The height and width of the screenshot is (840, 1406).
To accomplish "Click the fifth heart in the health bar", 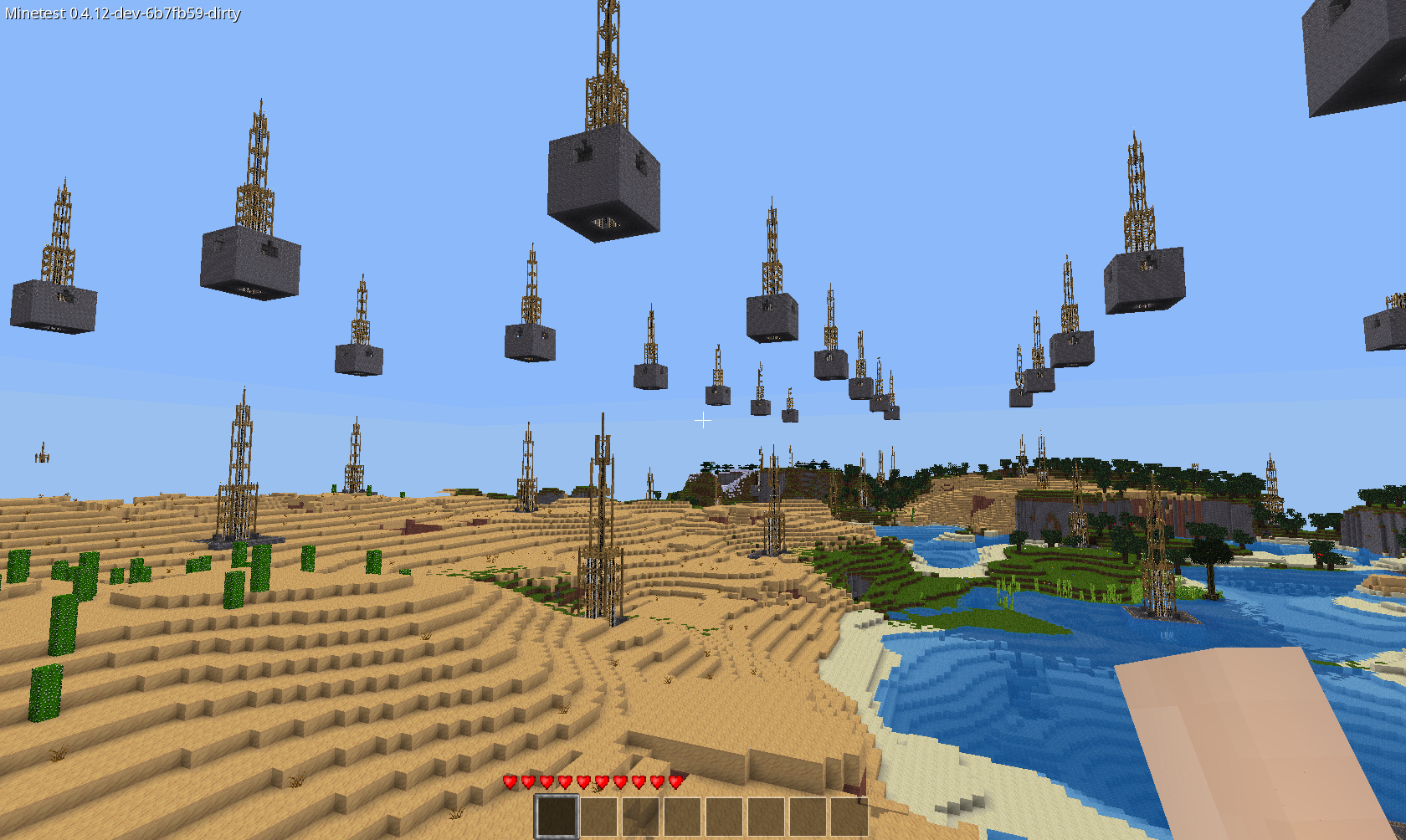I will pos(582,783).
